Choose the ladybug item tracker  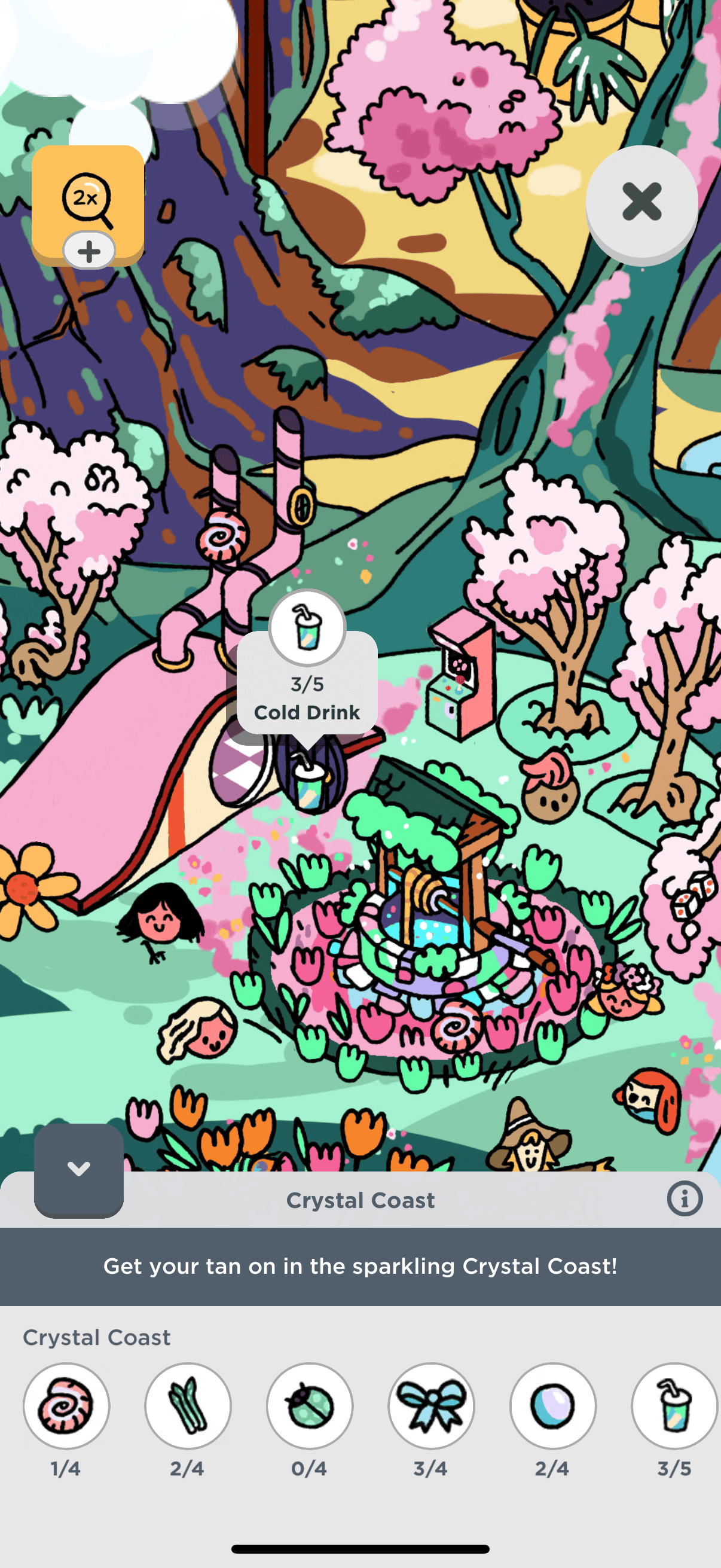click(310, 1405)
